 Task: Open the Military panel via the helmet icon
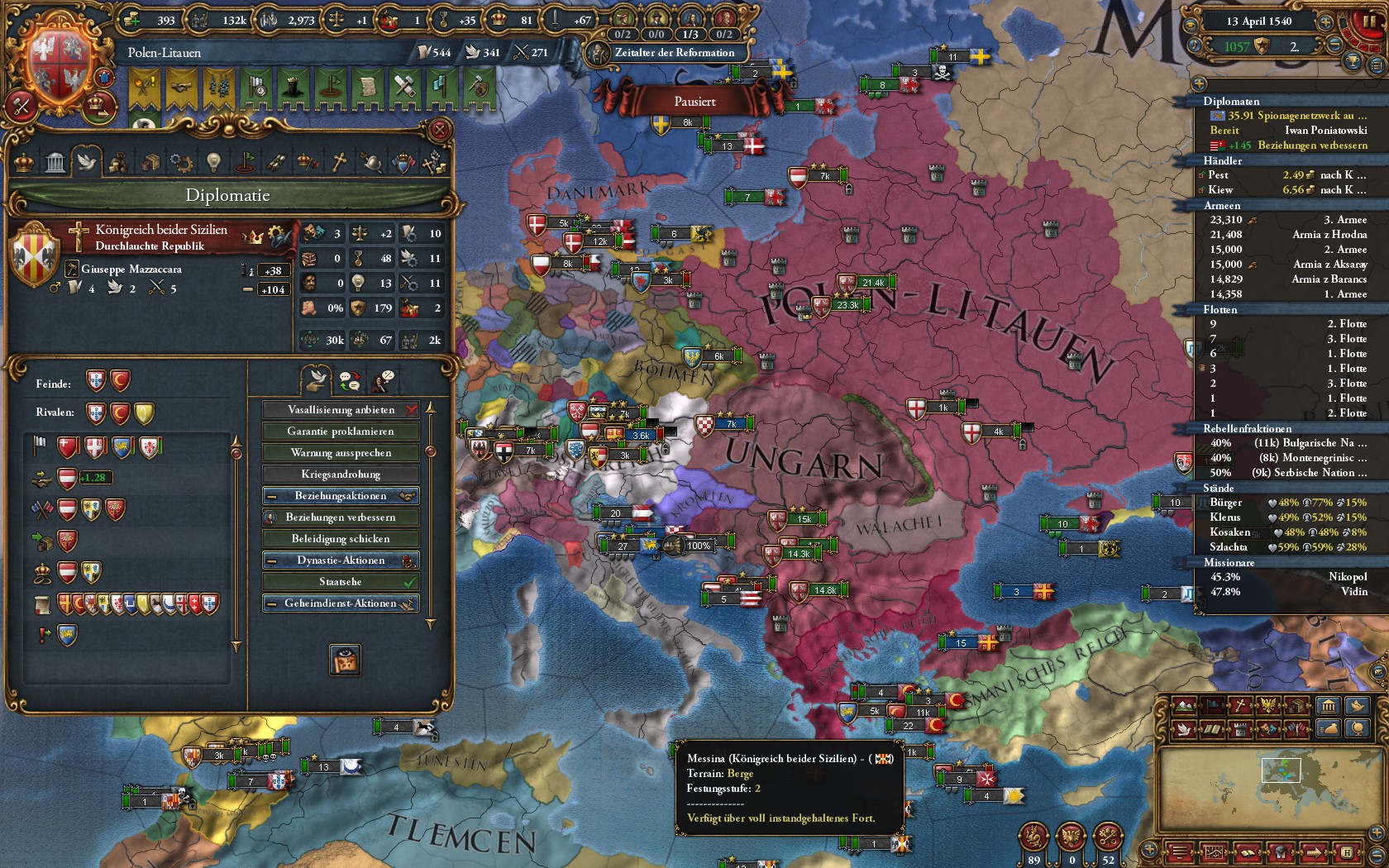tap(372, 161)
